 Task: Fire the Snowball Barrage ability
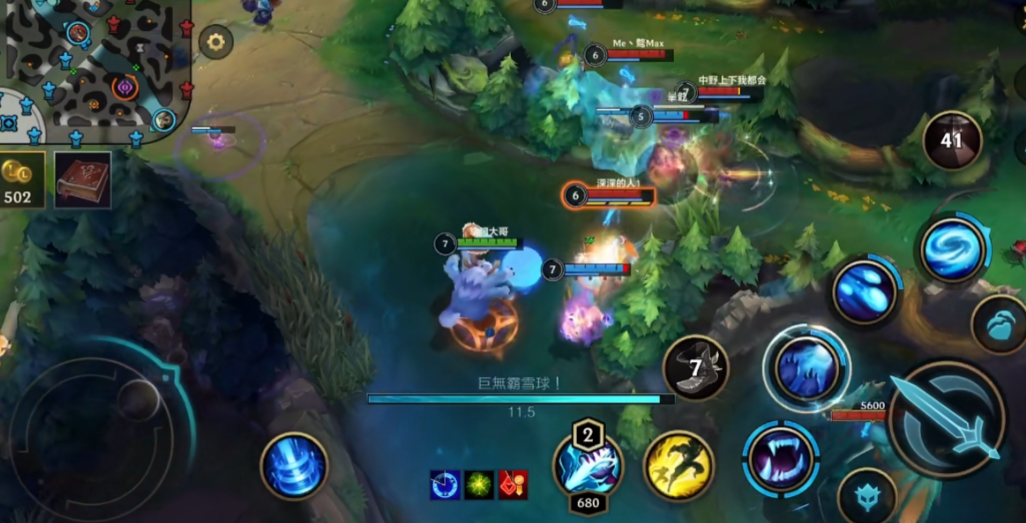pos(864,291)
